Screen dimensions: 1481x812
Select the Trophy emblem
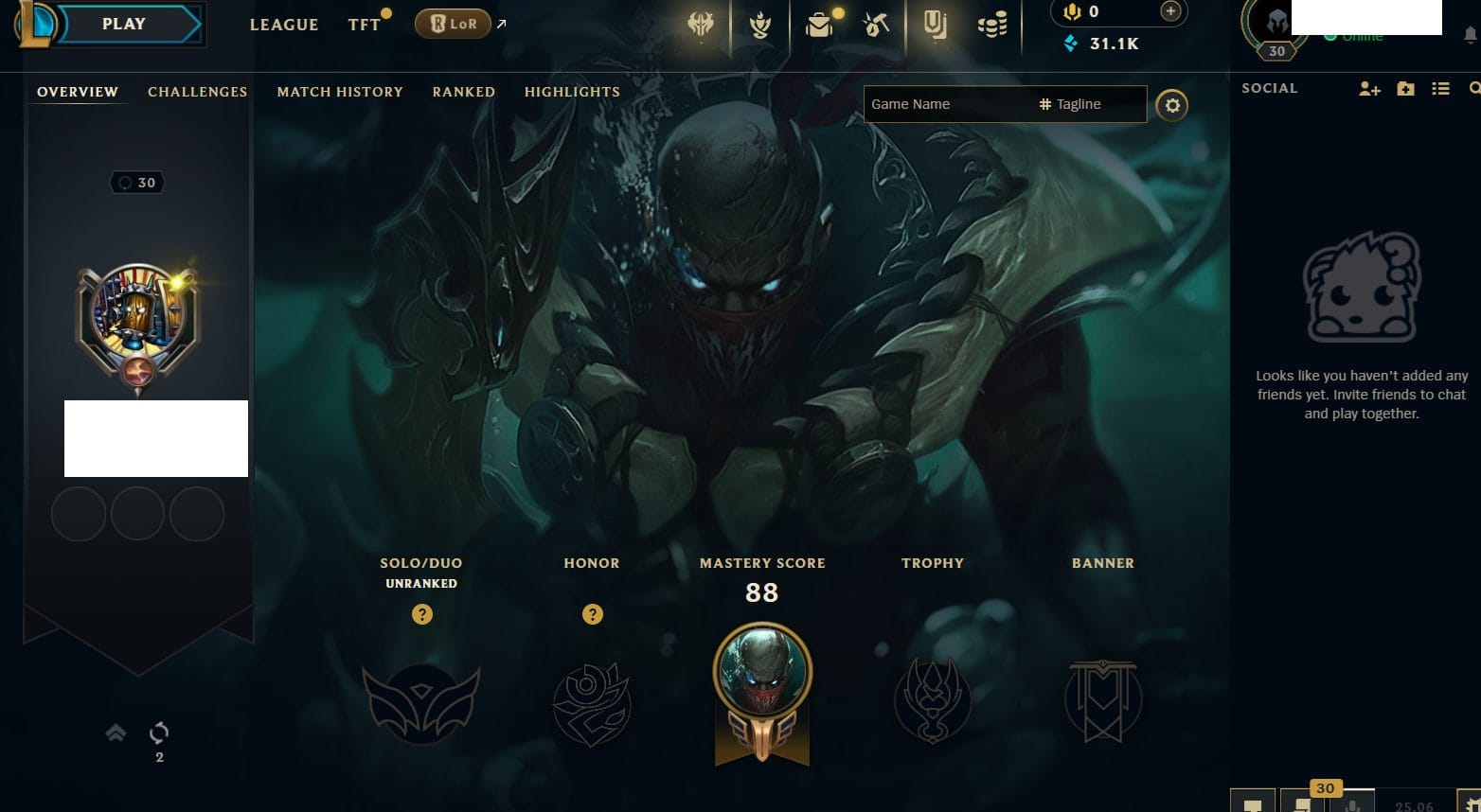click(933, 700)
